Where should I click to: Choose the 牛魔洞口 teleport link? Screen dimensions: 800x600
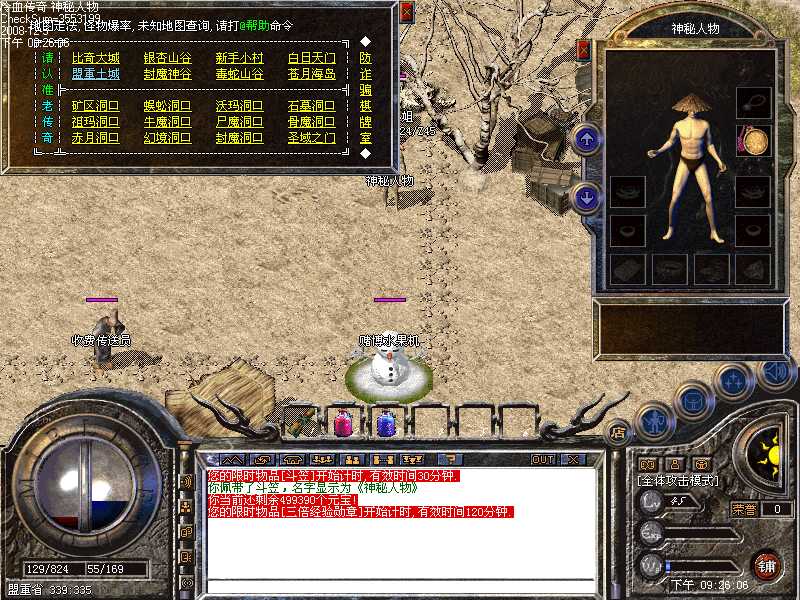click(x=167, y=122)
